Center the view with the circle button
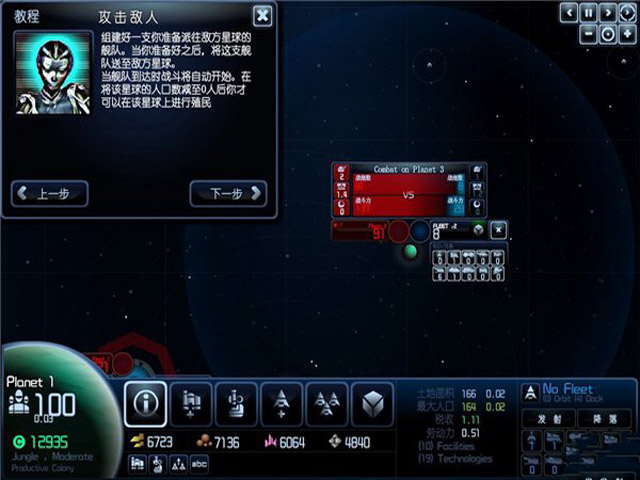 608,34
